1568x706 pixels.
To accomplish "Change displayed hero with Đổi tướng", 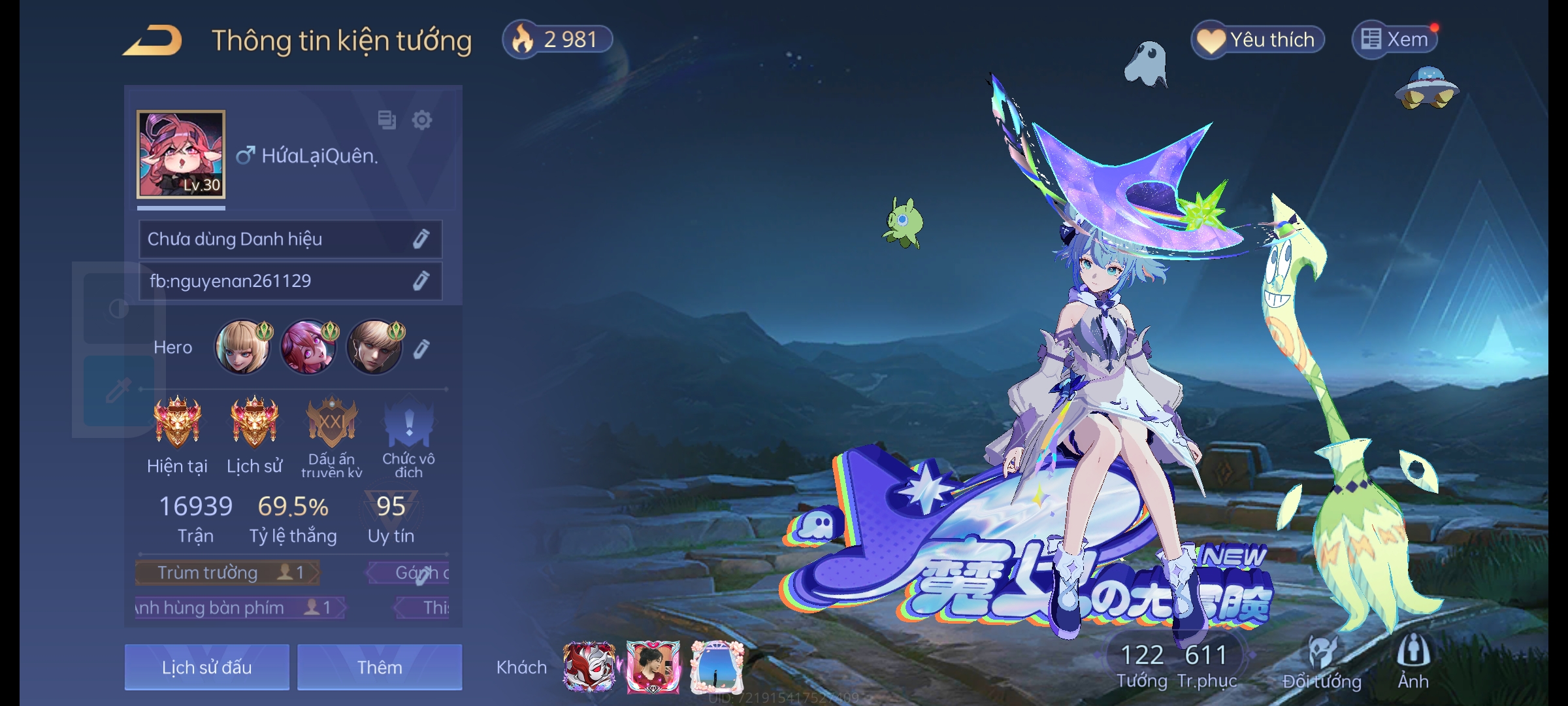I will point(1322,662).
